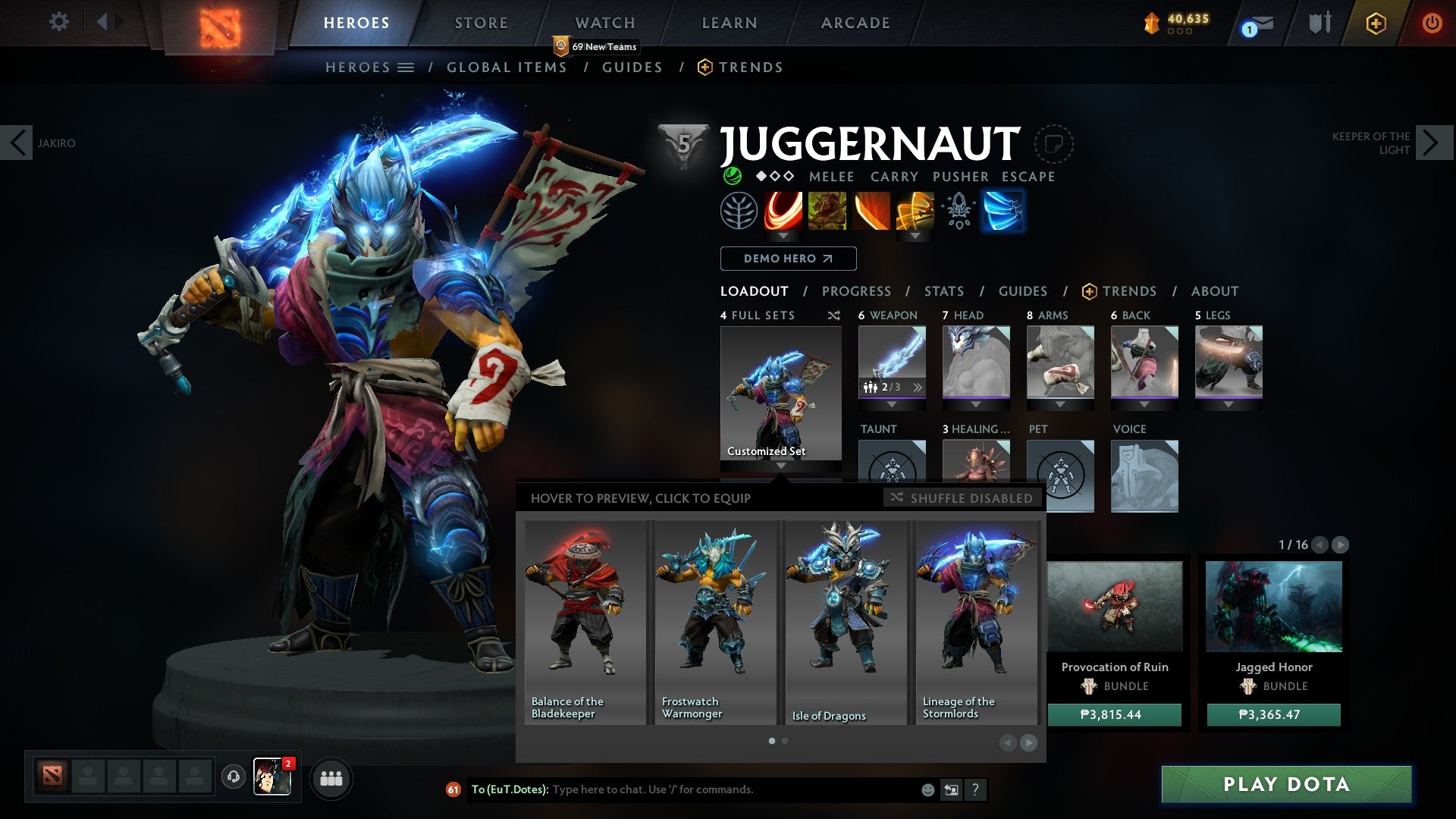1456x819 pixels.
Task: Select the Blade Fury ability icon
Action: click(x=782, y=211)
